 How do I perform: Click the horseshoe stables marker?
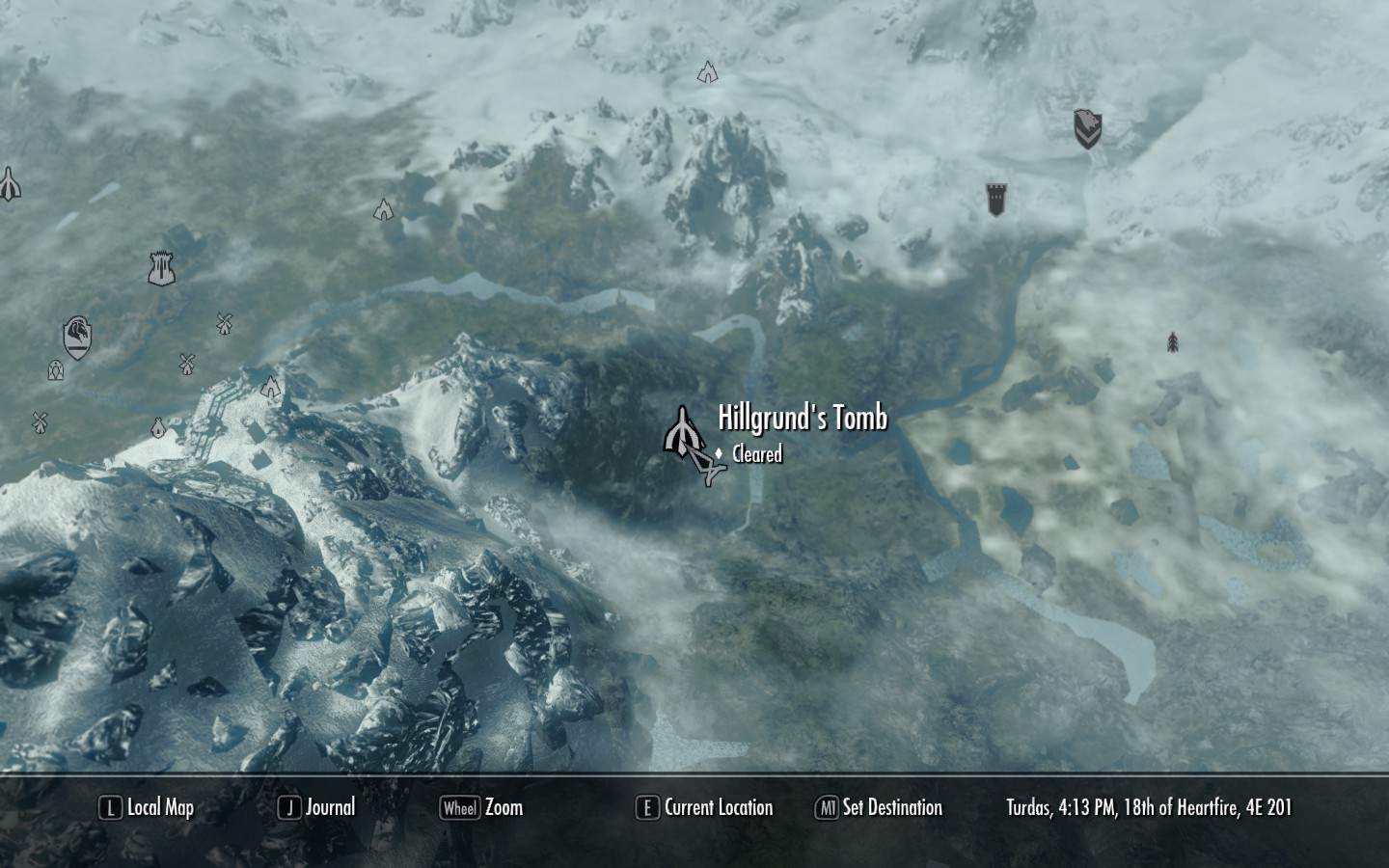56,370
